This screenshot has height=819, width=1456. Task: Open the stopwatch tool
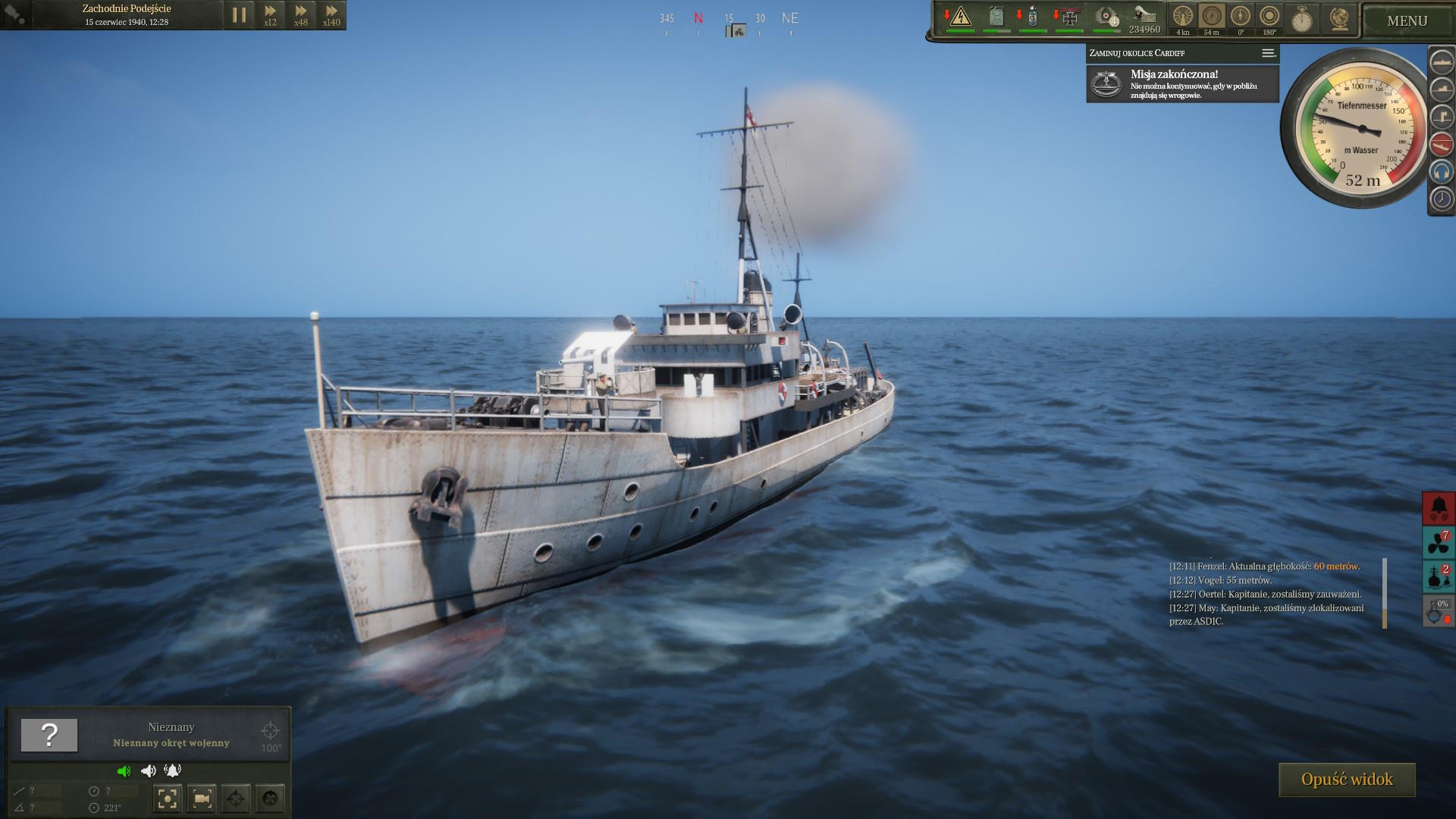[x=1302, y=18]
